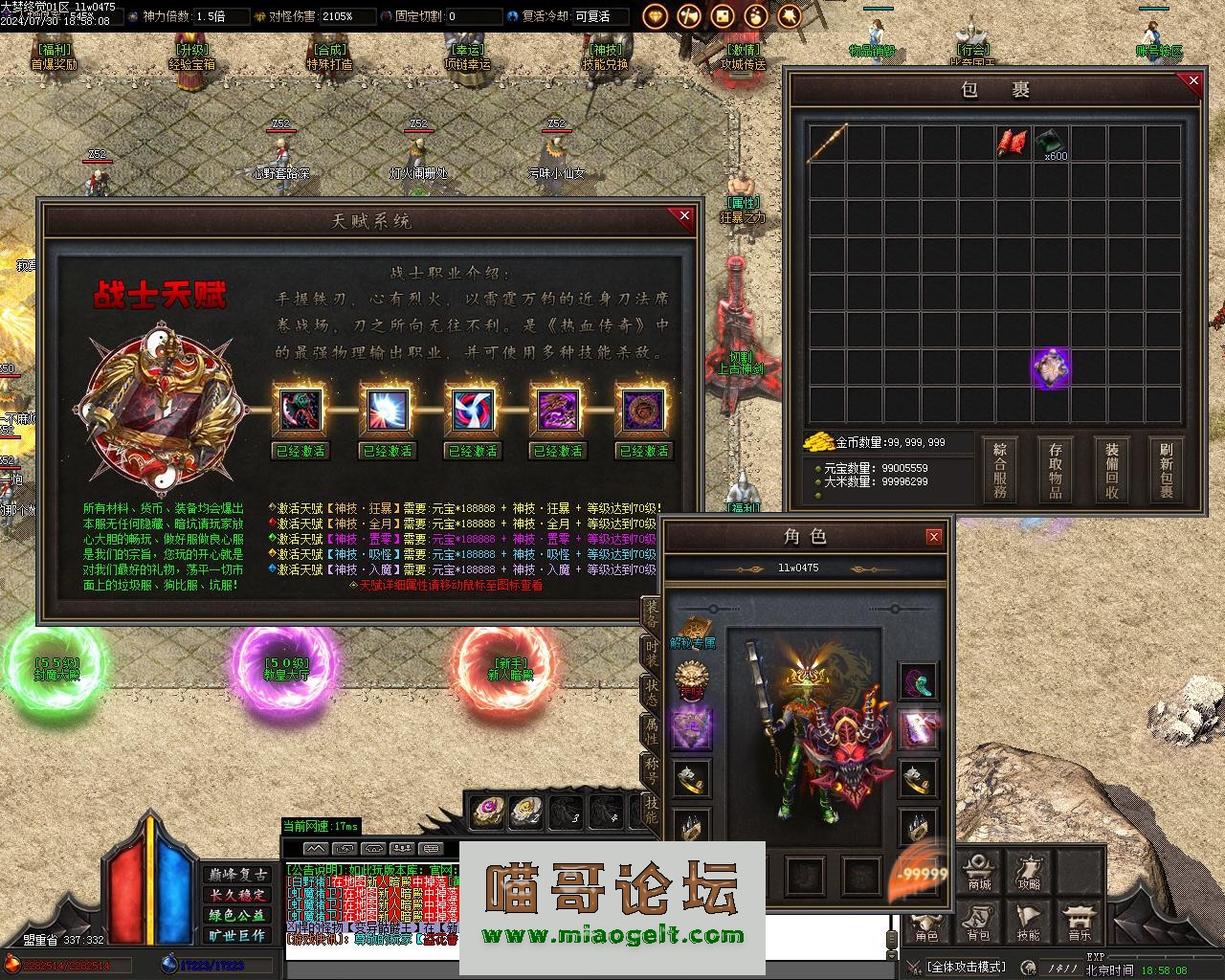Screen dimensions: 1225x980
Task: Close the 包裹 inventory window
Action: tap(1192, 81)
